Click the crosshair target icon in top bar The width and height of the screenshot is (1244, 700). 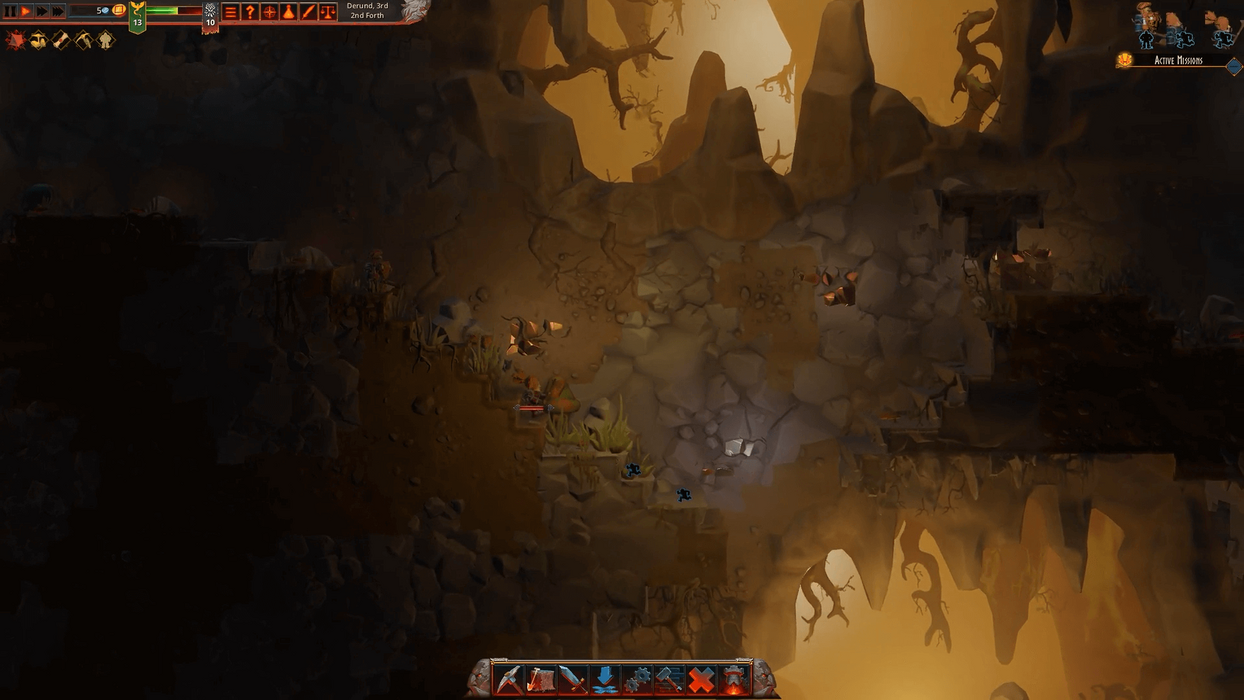tap(269, 12)
